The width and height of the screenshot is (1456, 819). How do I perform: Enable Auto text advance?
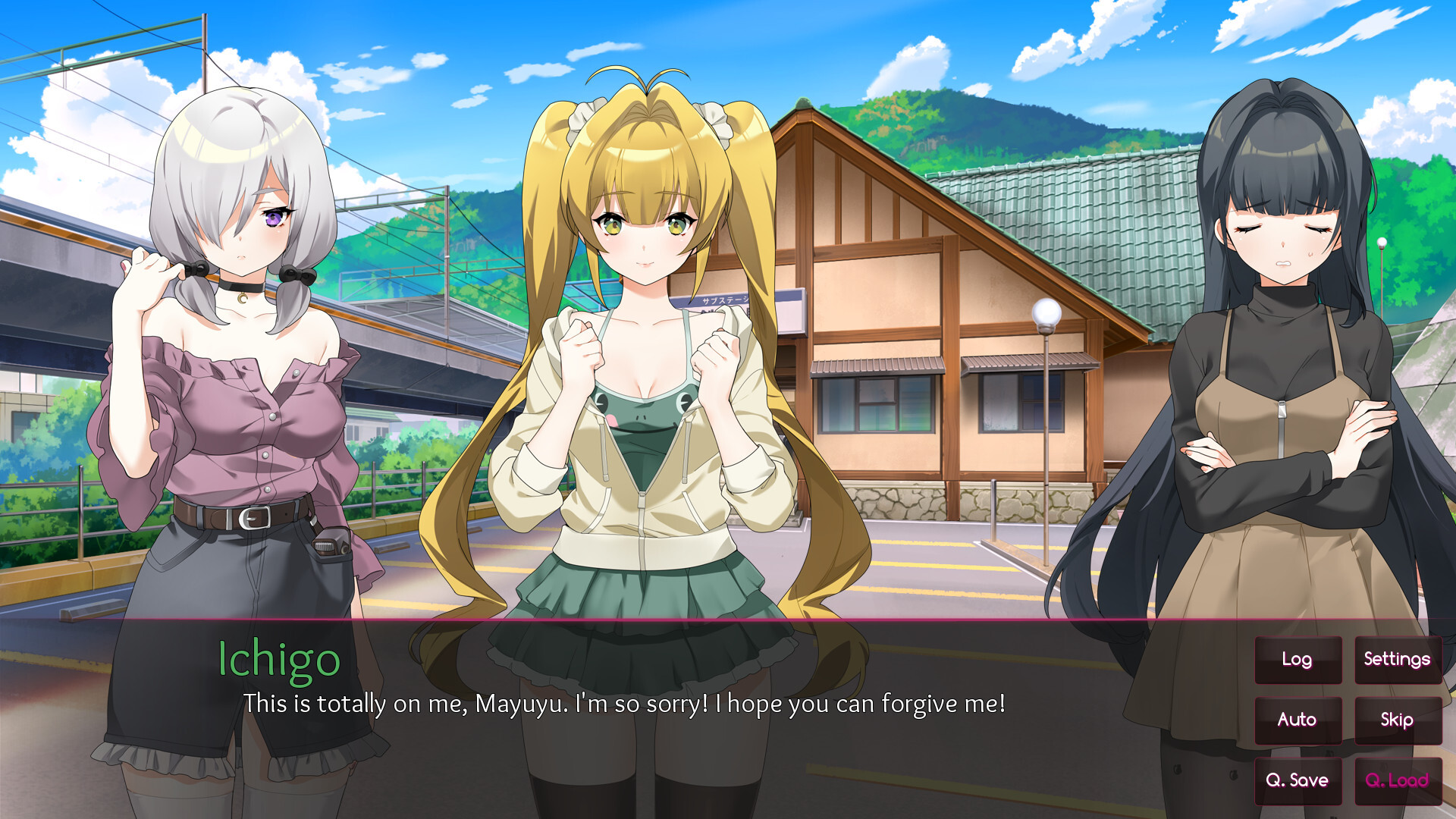[x=1298, y=720]
